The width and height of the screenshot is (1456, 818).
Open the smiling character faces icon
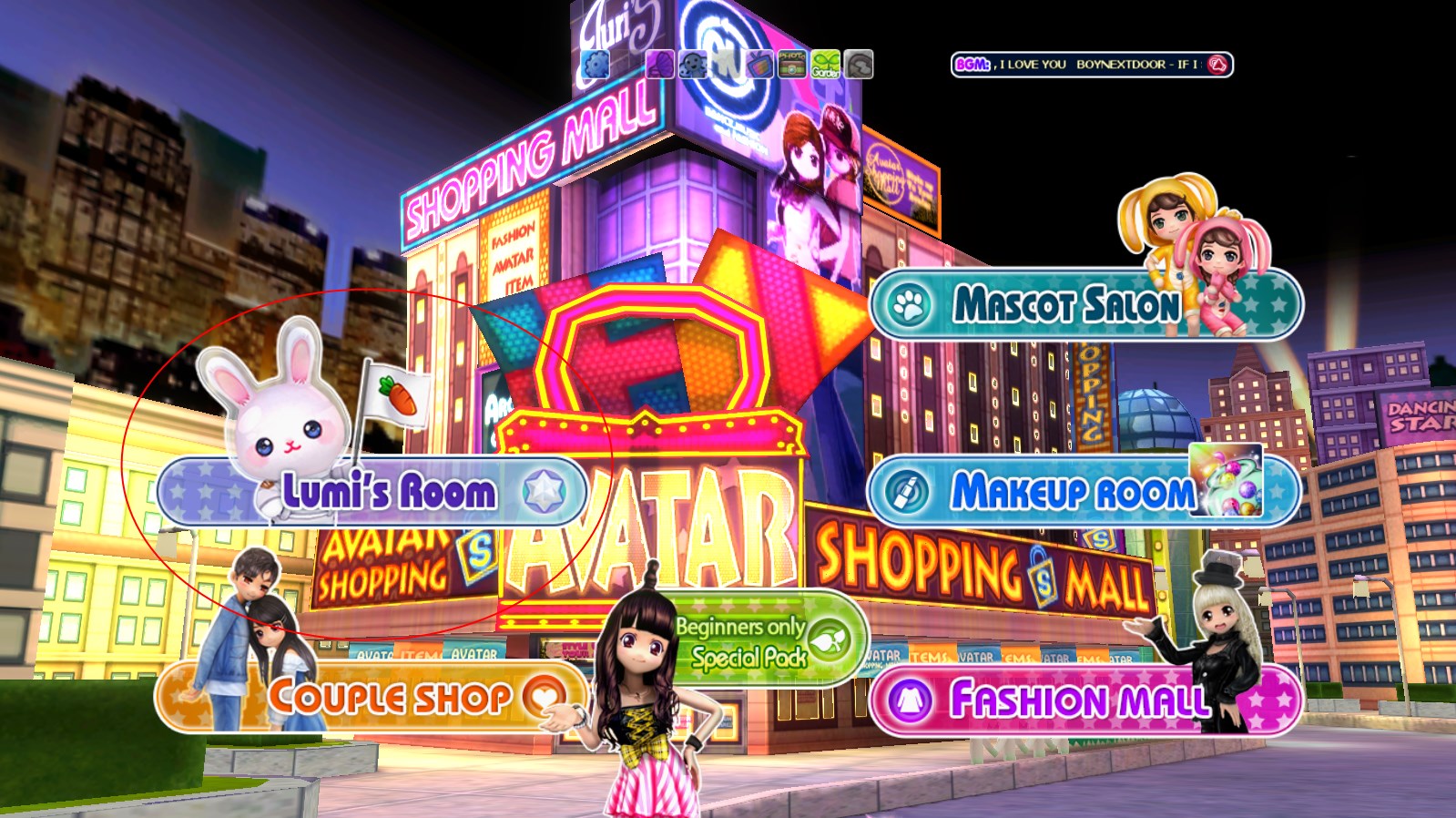(x=693, y=65)
